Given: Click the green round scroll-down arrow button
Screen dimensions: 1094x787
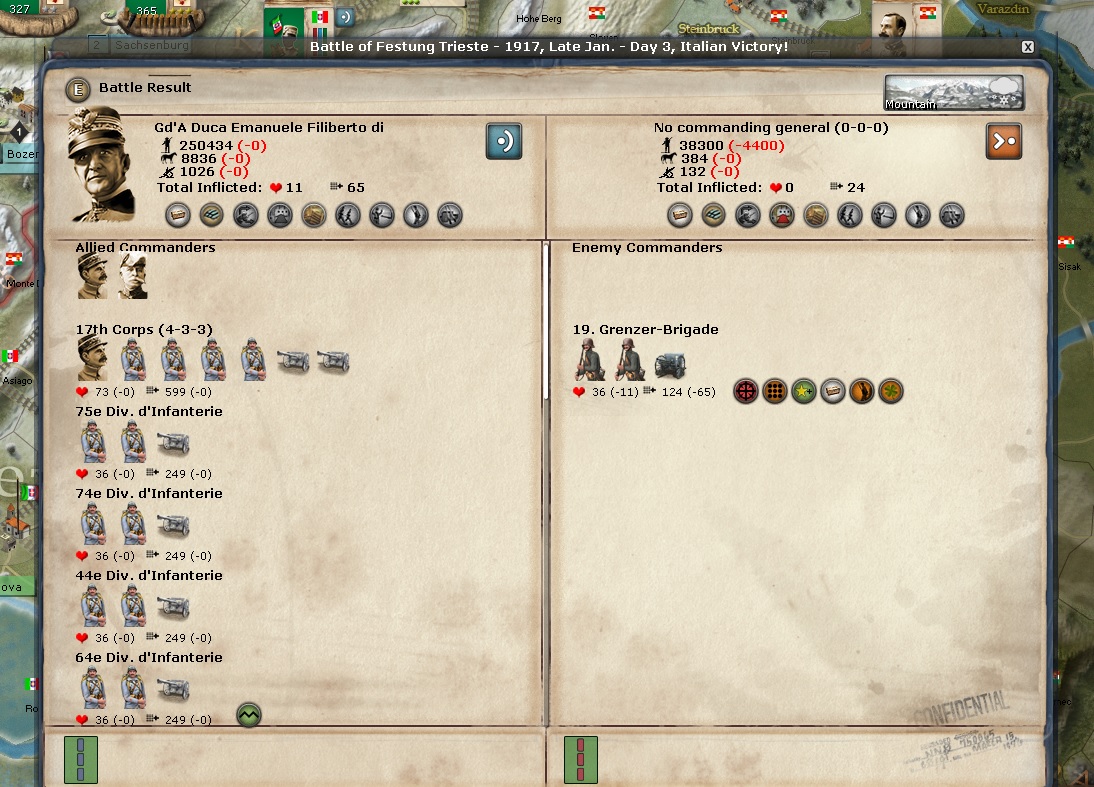Looking at the screenshot, I should tap(249, 715).
